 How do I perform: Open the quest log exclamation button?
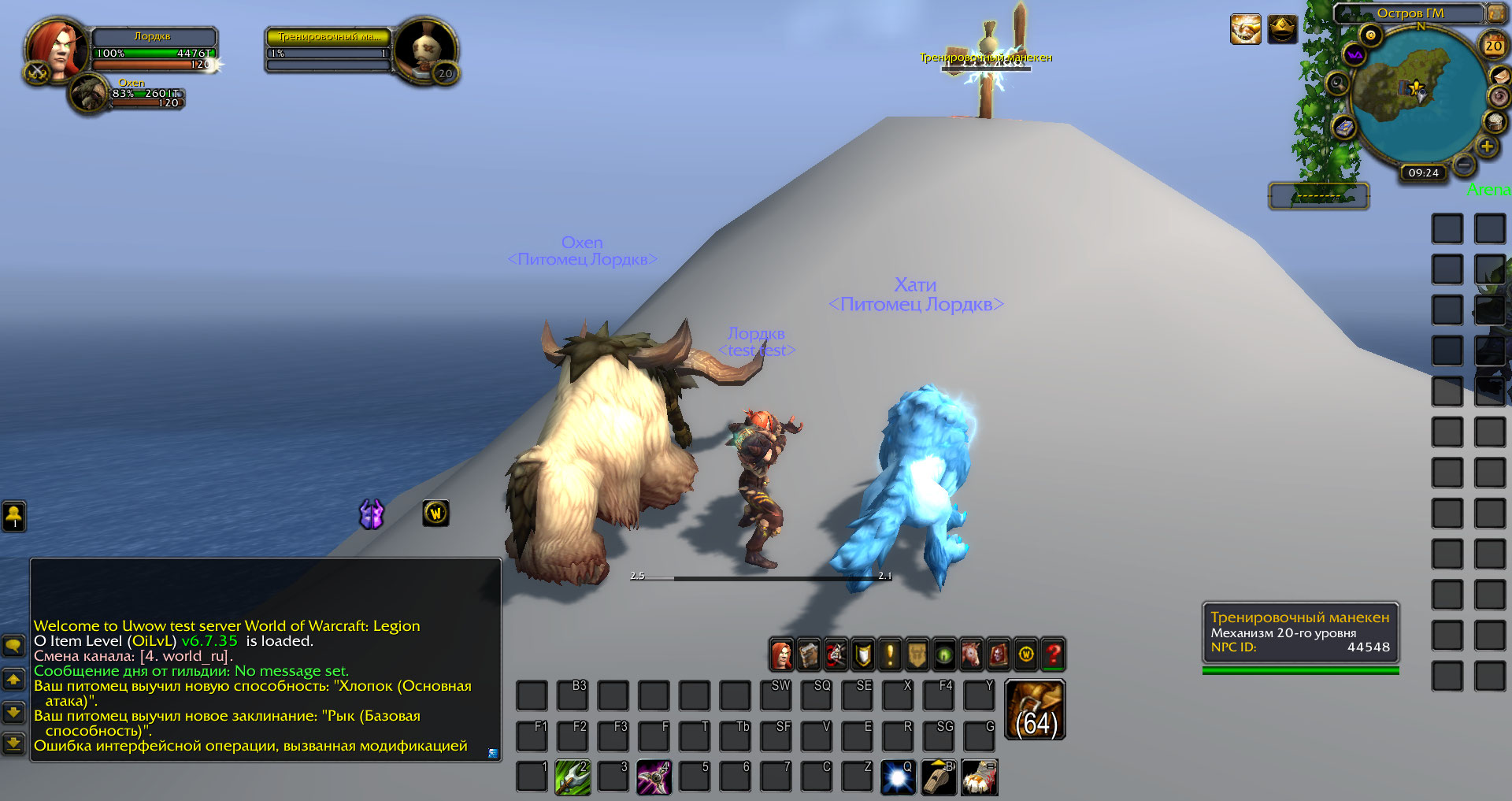point(890,655)
